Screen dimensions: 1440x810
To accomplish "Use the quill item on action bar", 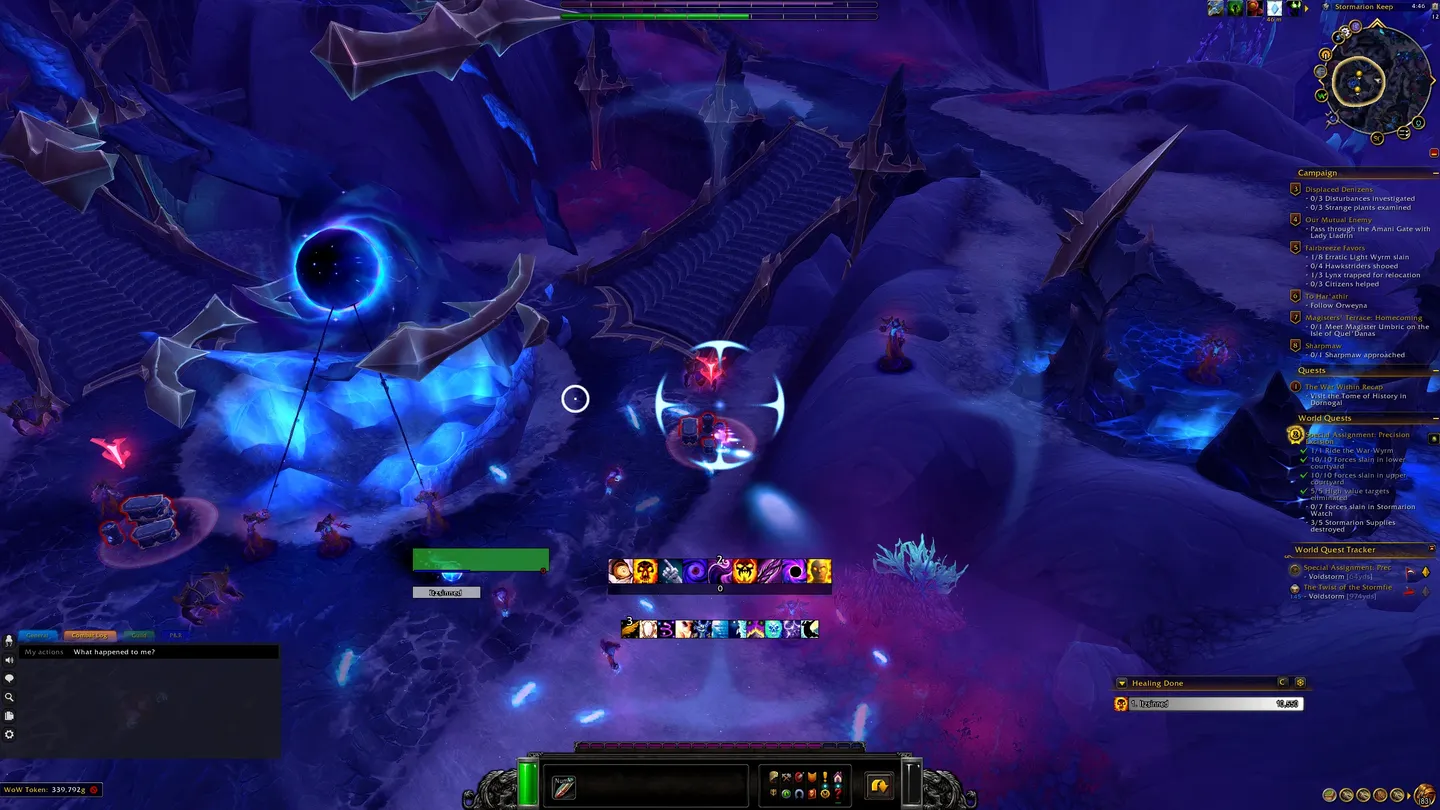I will [564, 785].
